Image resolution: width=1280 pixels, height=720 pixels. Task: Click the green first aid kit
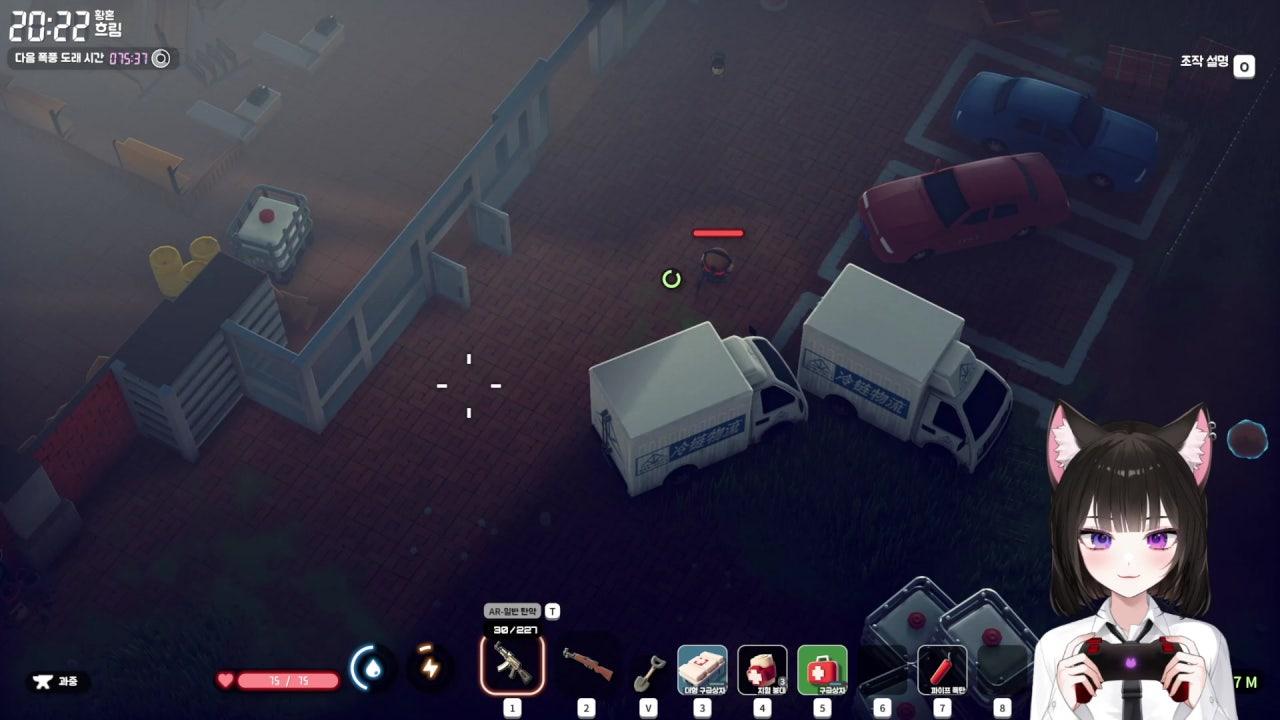[822, 668]
